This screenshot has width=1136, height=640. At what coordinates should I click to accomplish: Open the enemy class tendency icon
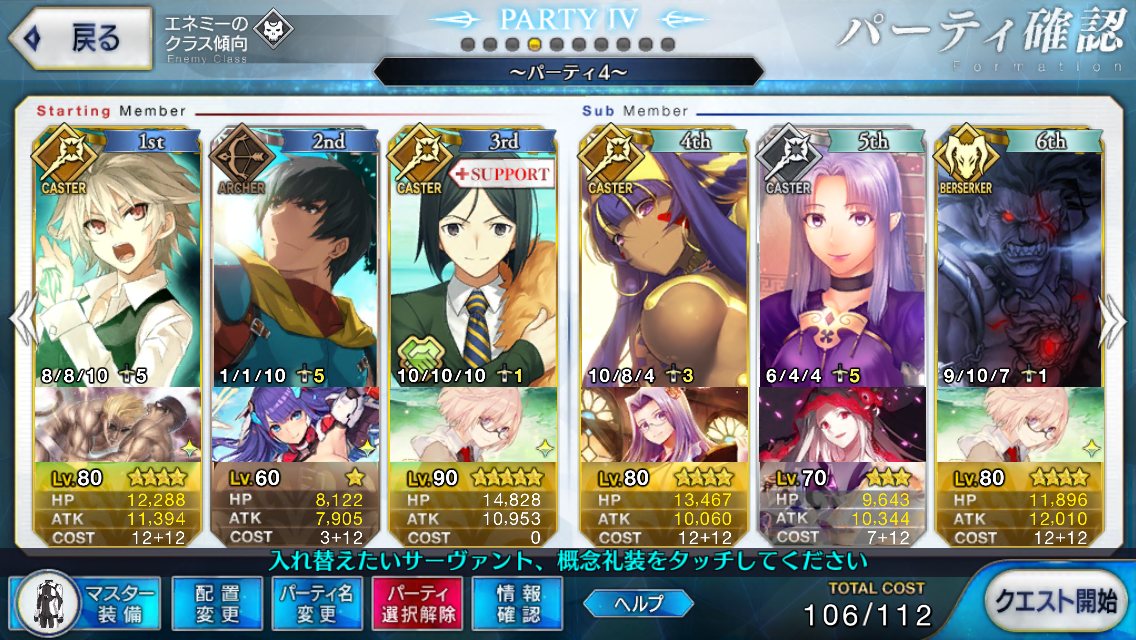269,31
